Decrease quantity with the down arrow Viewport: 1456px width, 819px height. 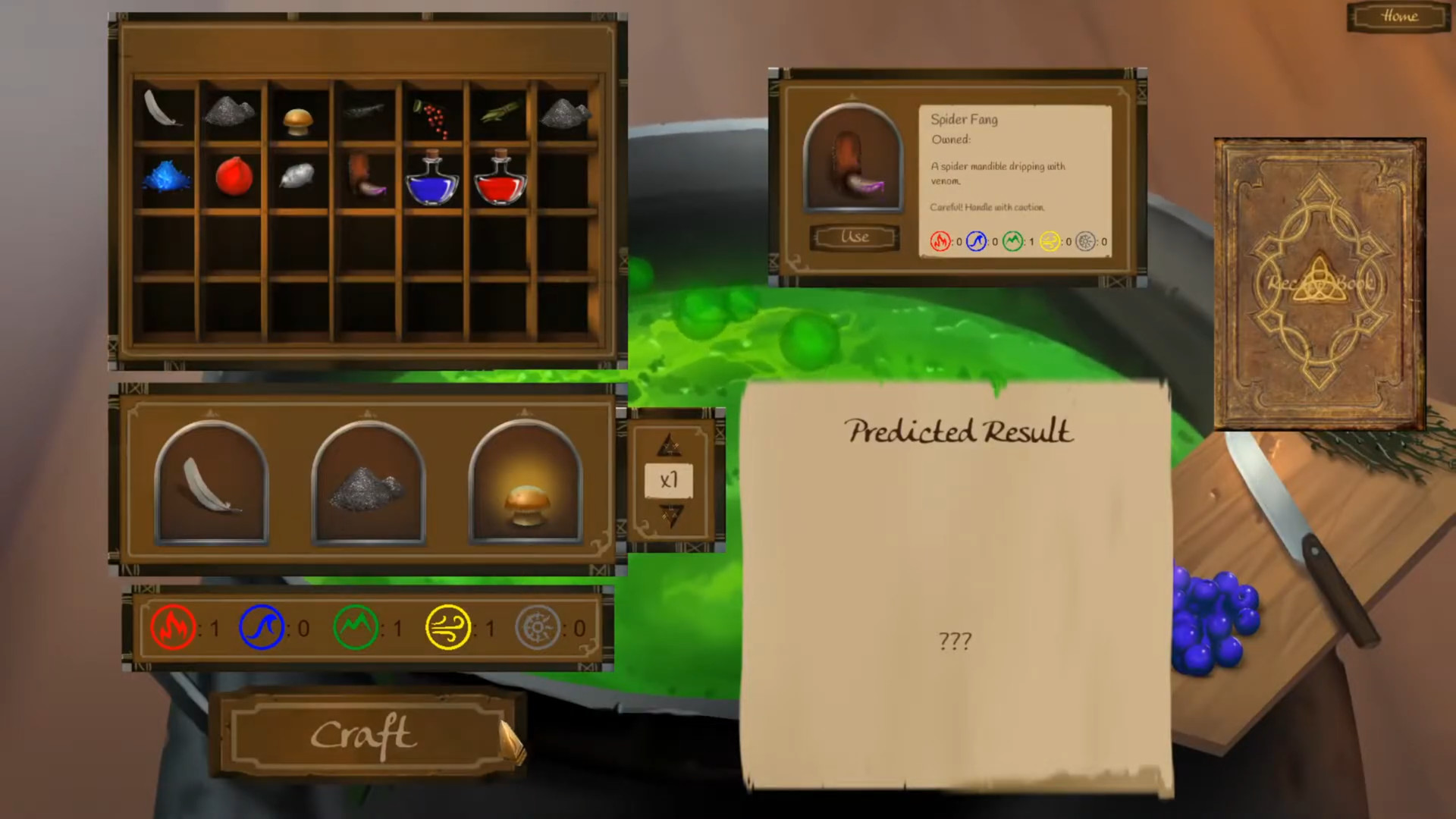coord(668,517)
